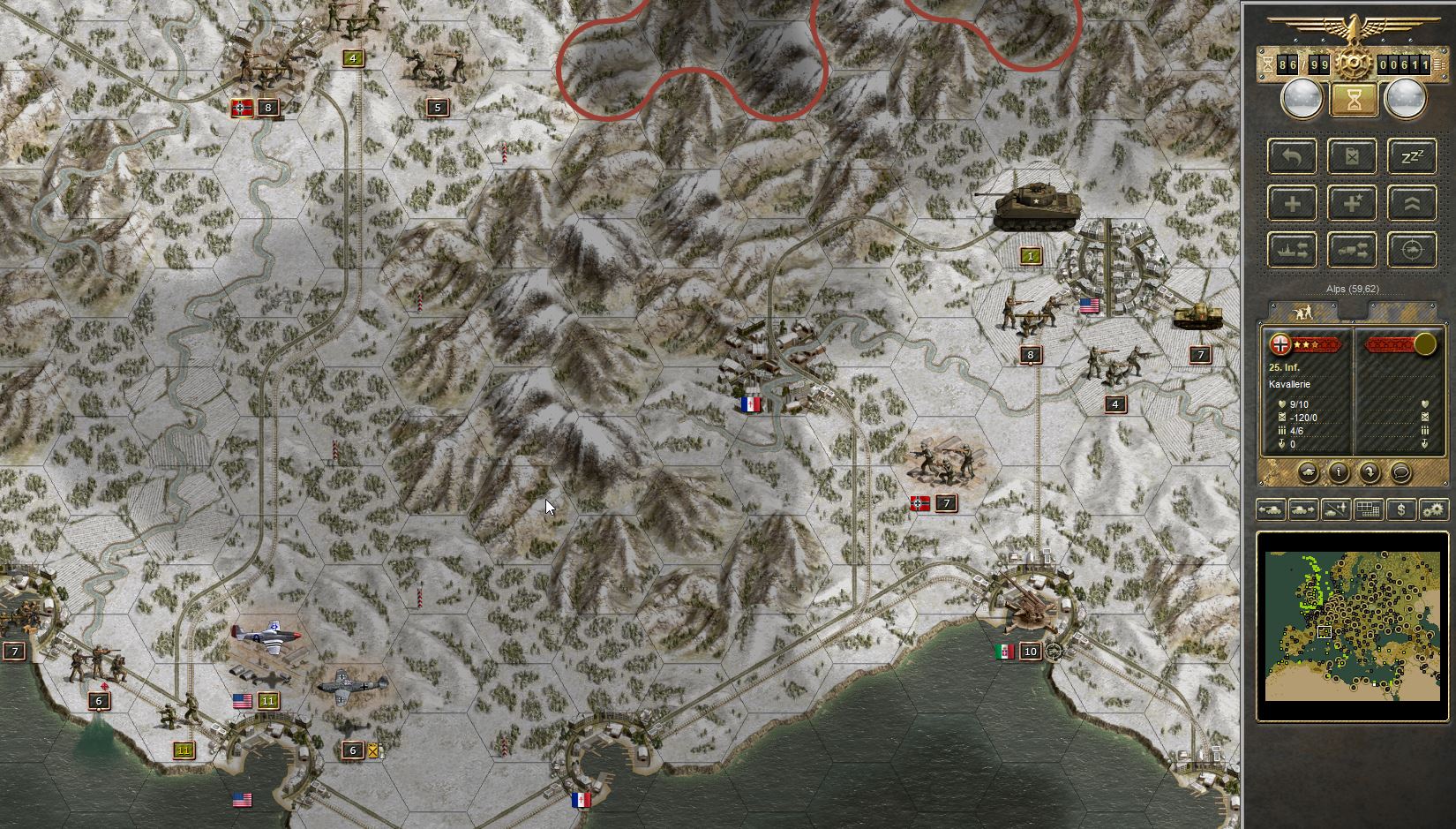Apply elite reinforcements (plus with star)
1456x829 pixels.
[1351, 203]
